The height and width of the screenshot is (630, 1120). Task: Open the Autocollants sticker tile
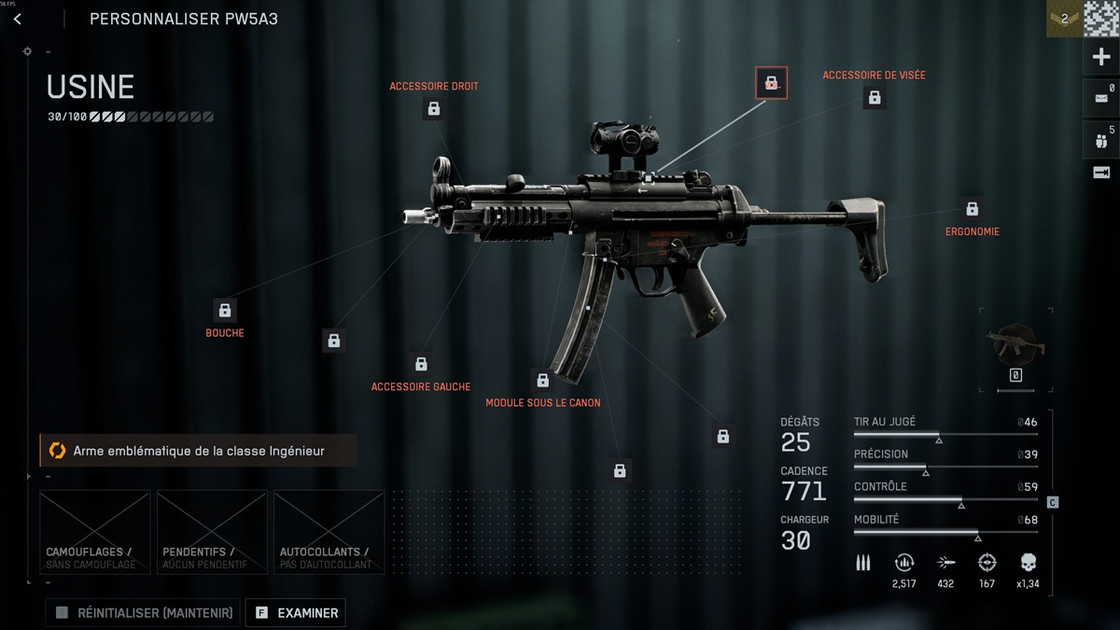329,532
